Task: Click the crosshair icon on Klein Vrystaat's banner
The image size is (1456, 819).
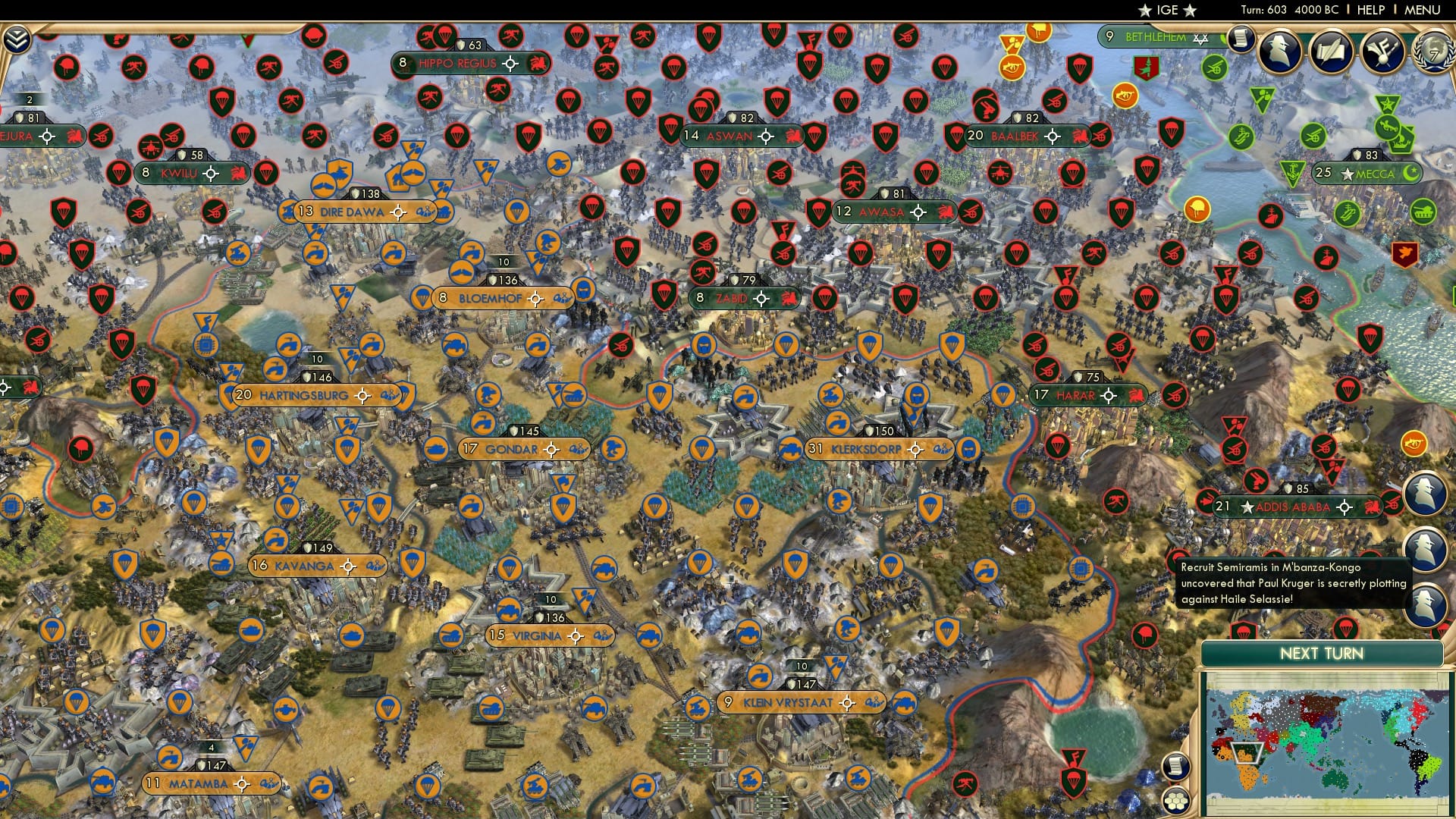Action: pos(848,702)
